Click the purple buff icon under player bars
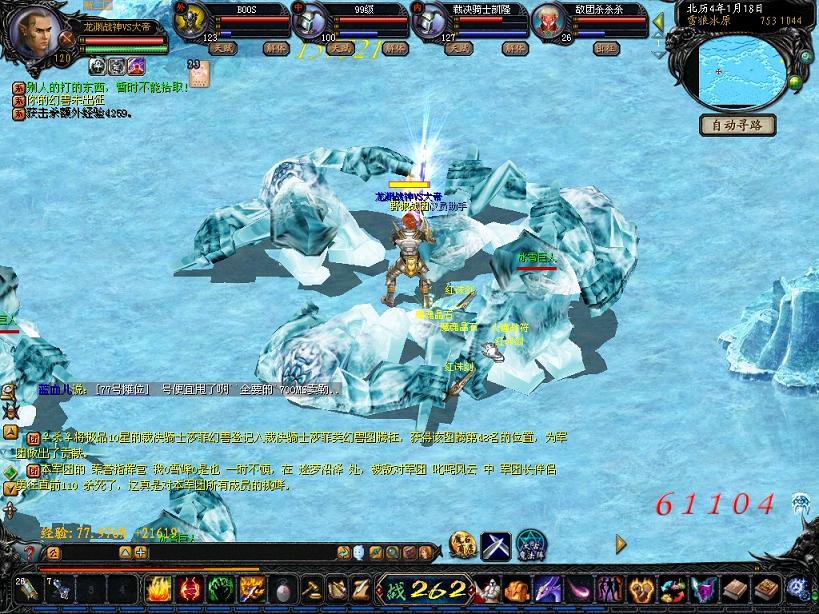819x614 pixels. point(136,66)
